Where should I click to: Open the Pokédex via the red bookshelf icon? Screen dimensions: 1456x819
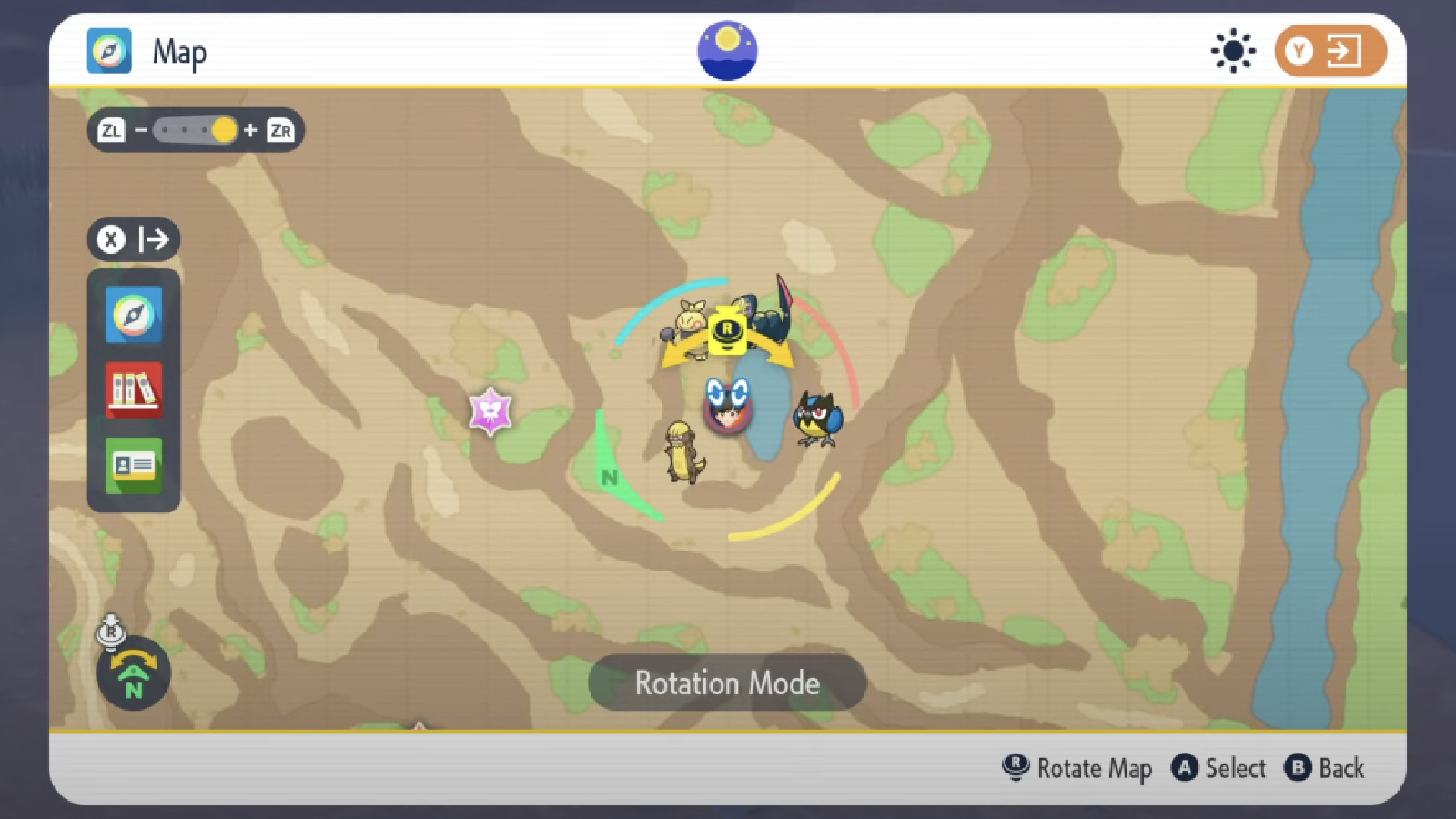click(x=133, y=391)
